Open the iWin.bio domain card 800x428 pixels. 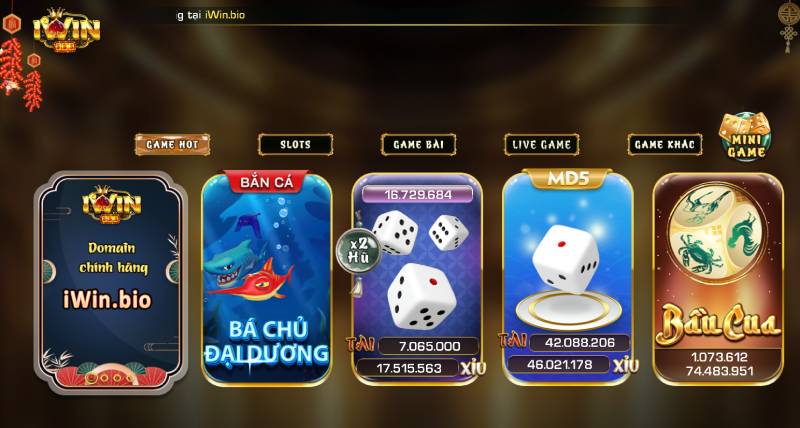coord(111,279)
